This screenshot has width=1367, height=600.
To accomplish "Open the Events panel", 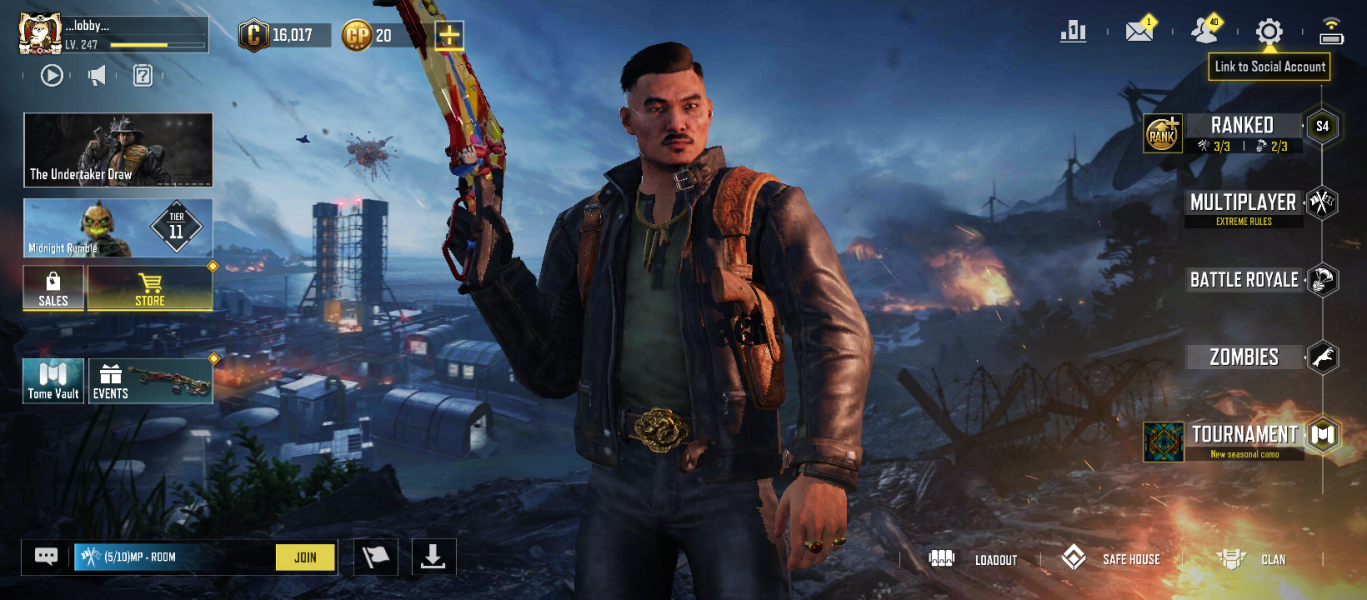I will [150, 381].
